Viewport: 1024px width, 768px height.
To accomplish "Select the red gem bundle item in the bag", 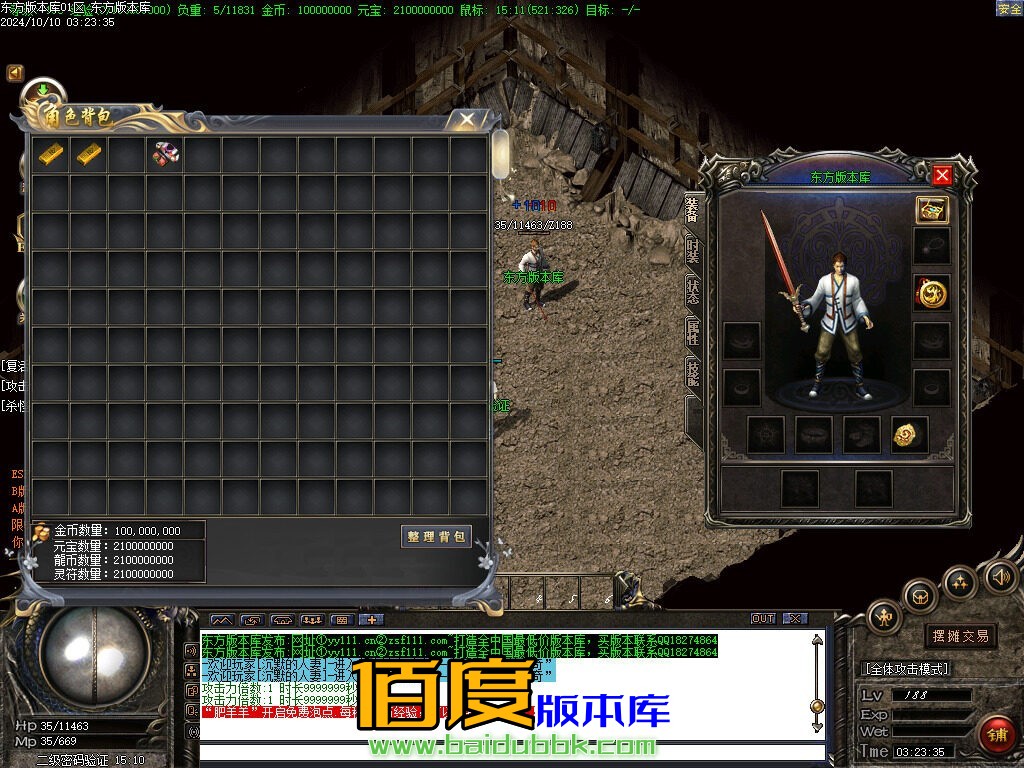I will point(165,154).
